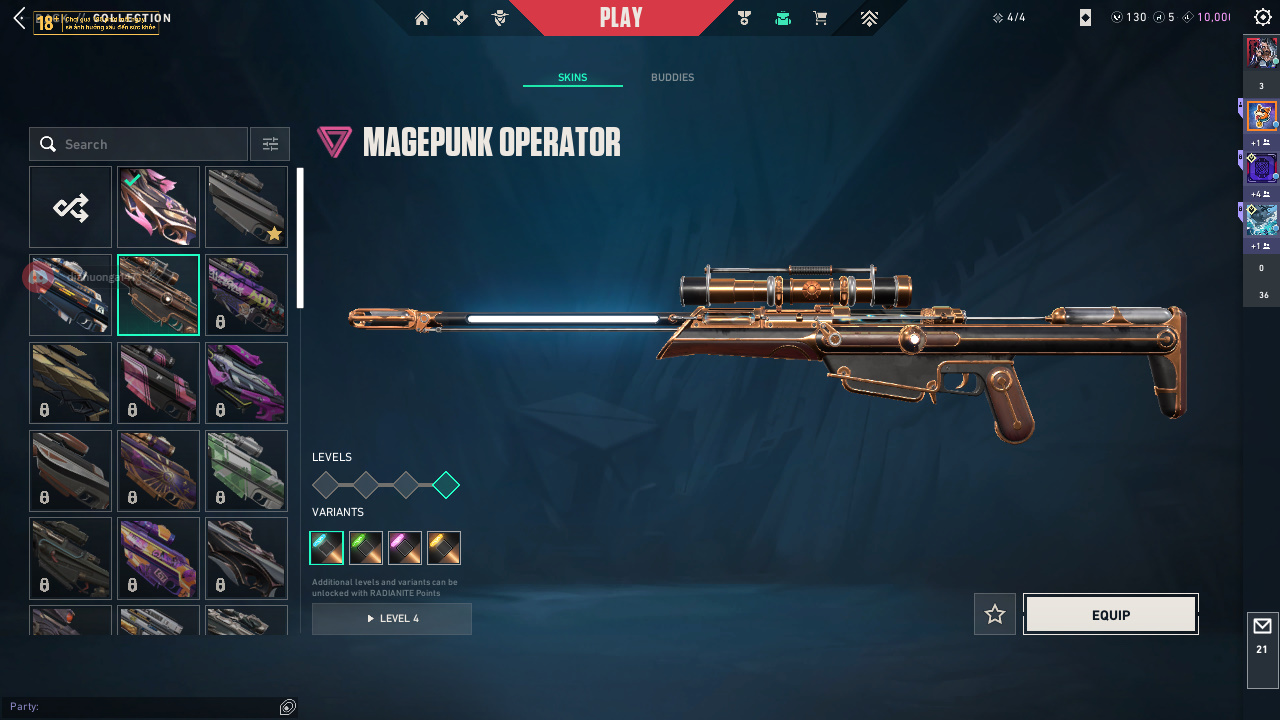Select the green variant swatch
1280x720 pixels.
(366, 548)
